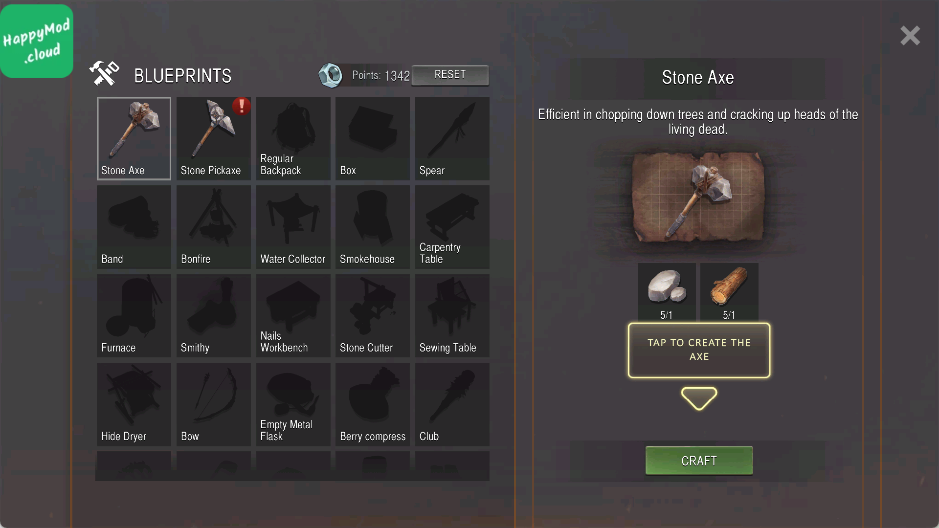Screen dimensions: 939x528
Task: Select the Smithy blueprint
Action: click(213, 316)
